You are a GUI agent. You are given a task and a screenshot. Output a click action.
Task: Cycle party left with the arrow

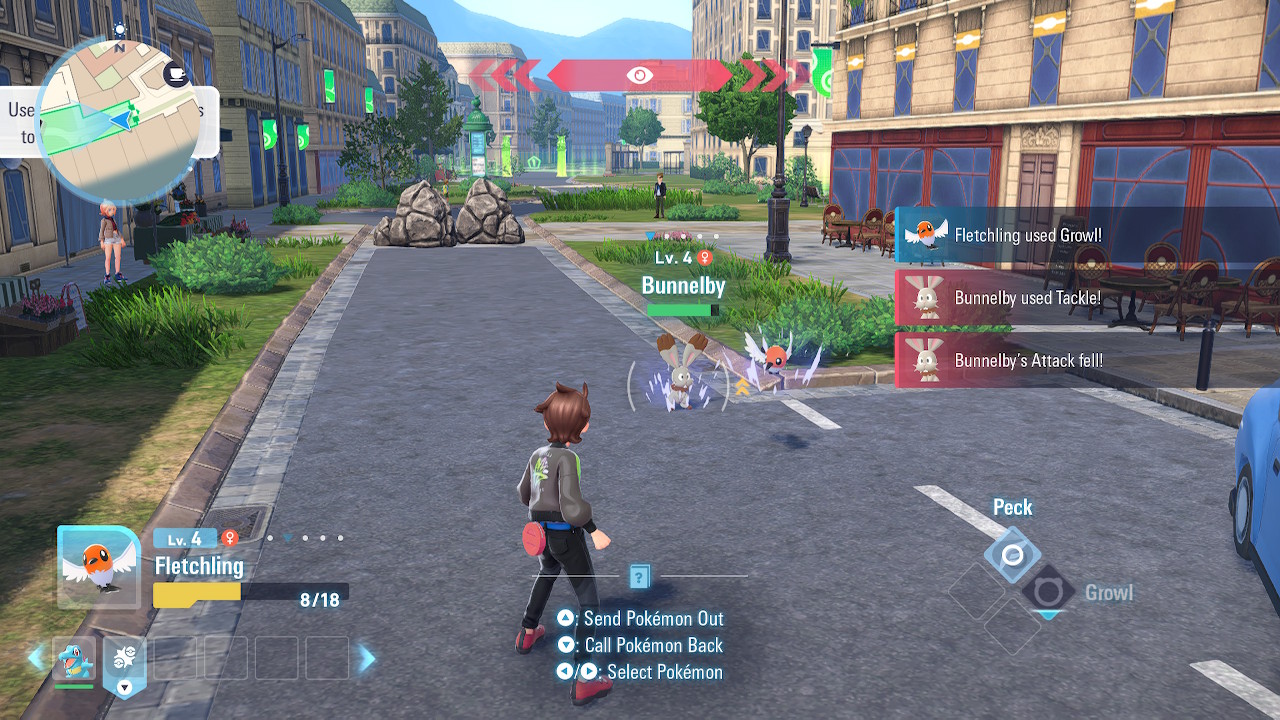(x=36, y=658)
